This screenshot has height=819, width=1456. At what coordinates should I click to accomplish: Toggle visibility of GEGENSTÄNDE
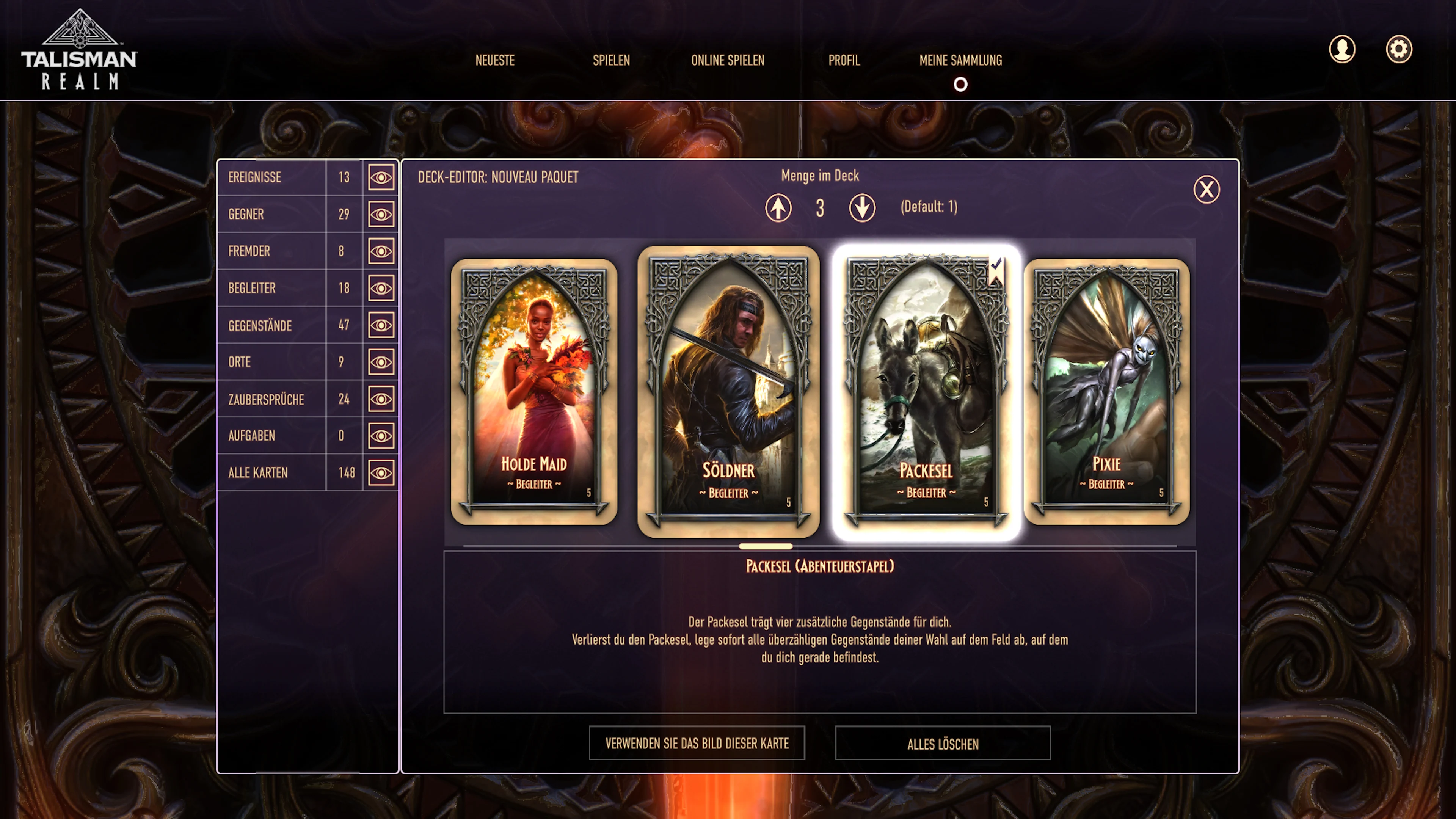pyautogui.click(x=381, y=325)
